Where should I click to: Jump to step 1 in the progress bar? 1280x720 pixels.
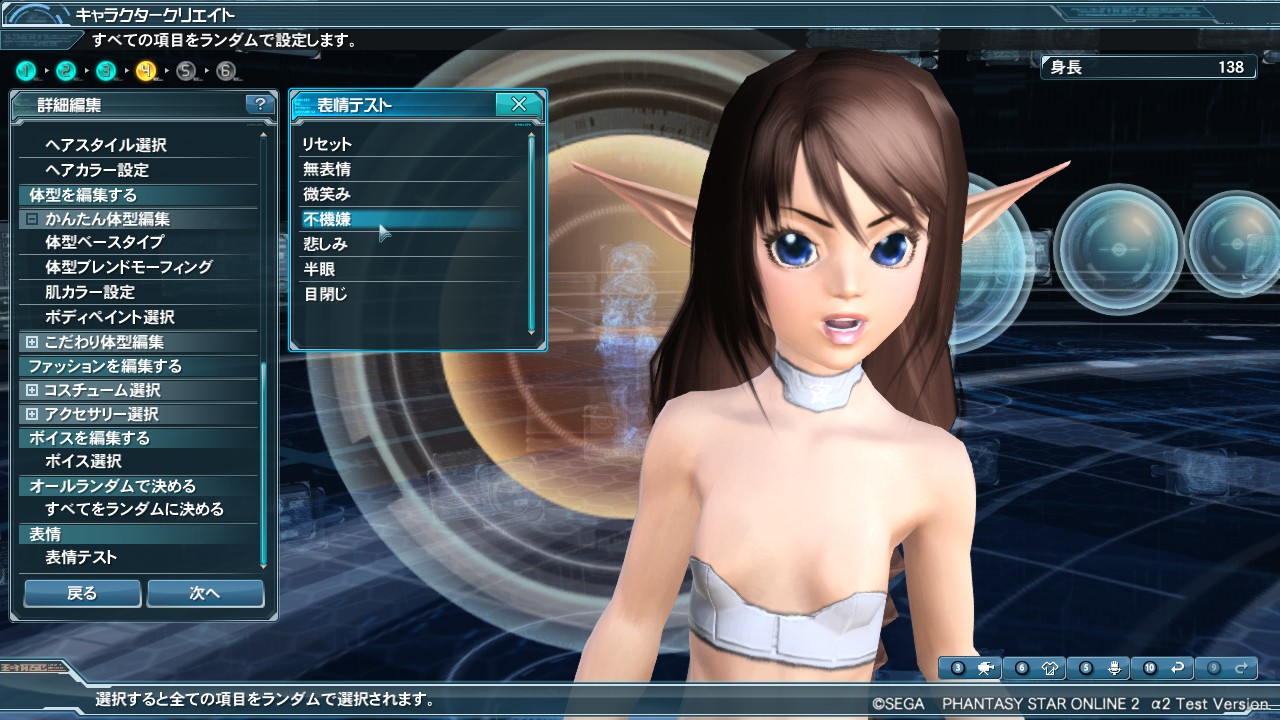pos(27,71)
